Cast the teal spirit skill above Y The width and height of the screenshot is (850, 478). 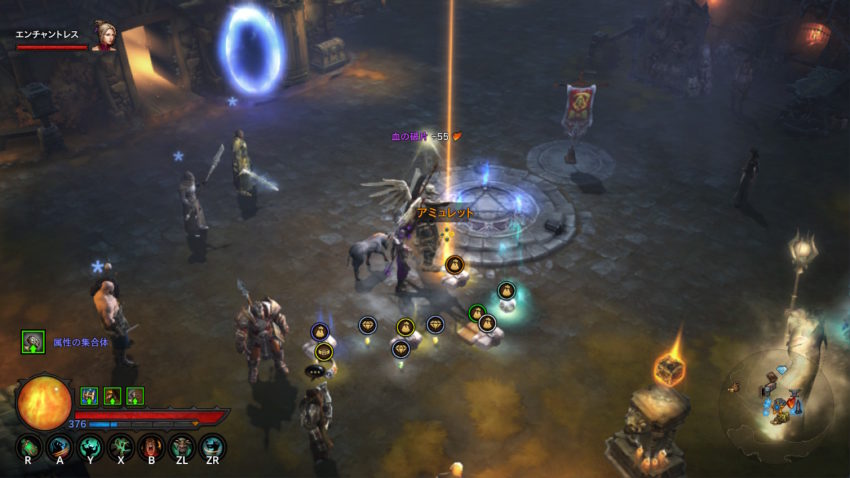click(x=90, y=445)
